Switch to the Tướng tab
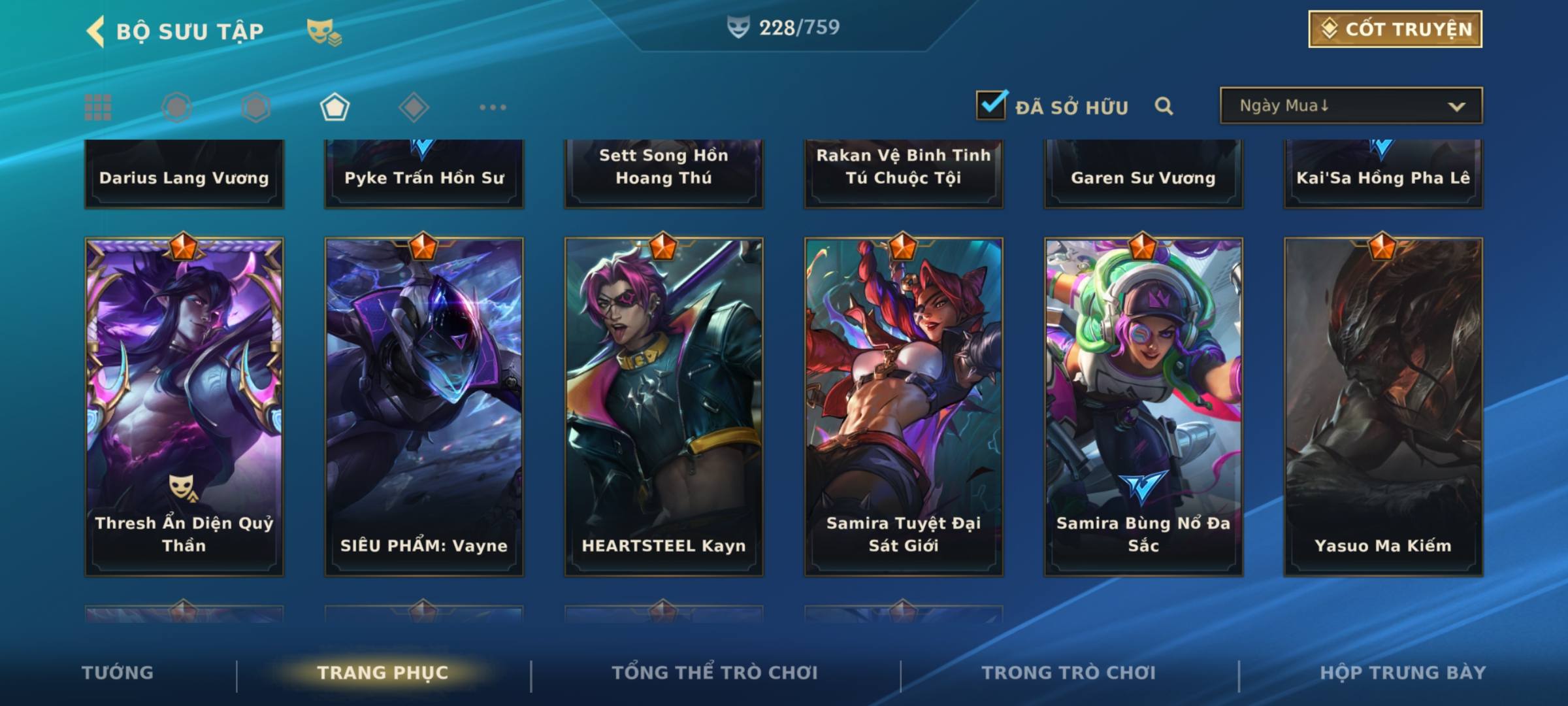Screen dimensions: 1568x706 (118, 673)
